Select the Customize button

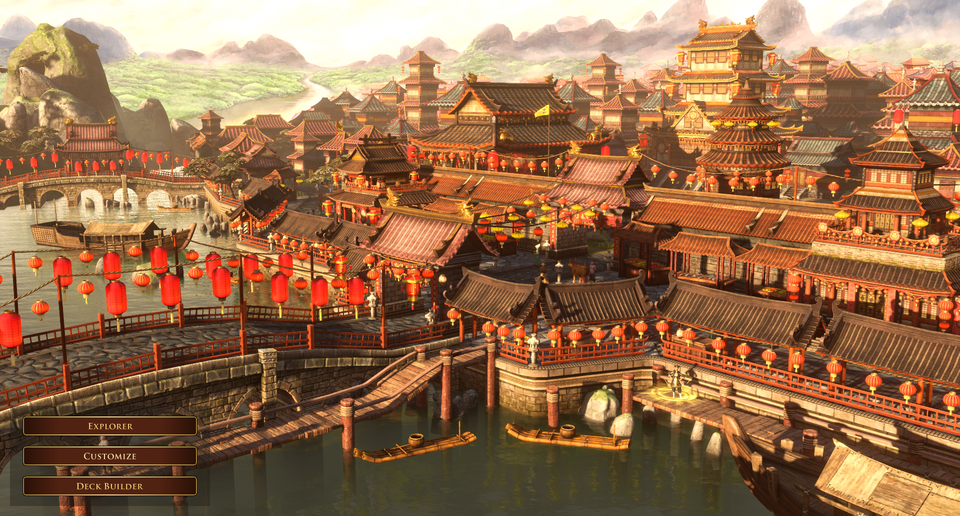point(110,456)
